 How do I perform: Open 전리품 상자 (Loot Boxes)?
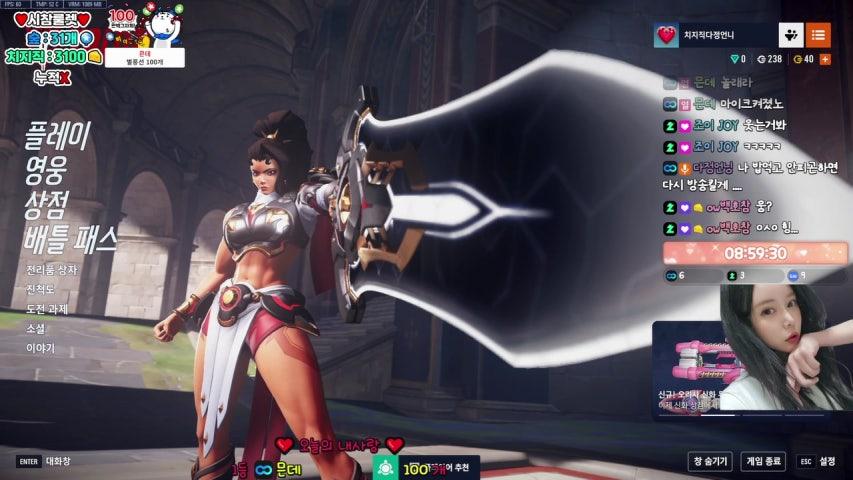click(x=52, y=270)
